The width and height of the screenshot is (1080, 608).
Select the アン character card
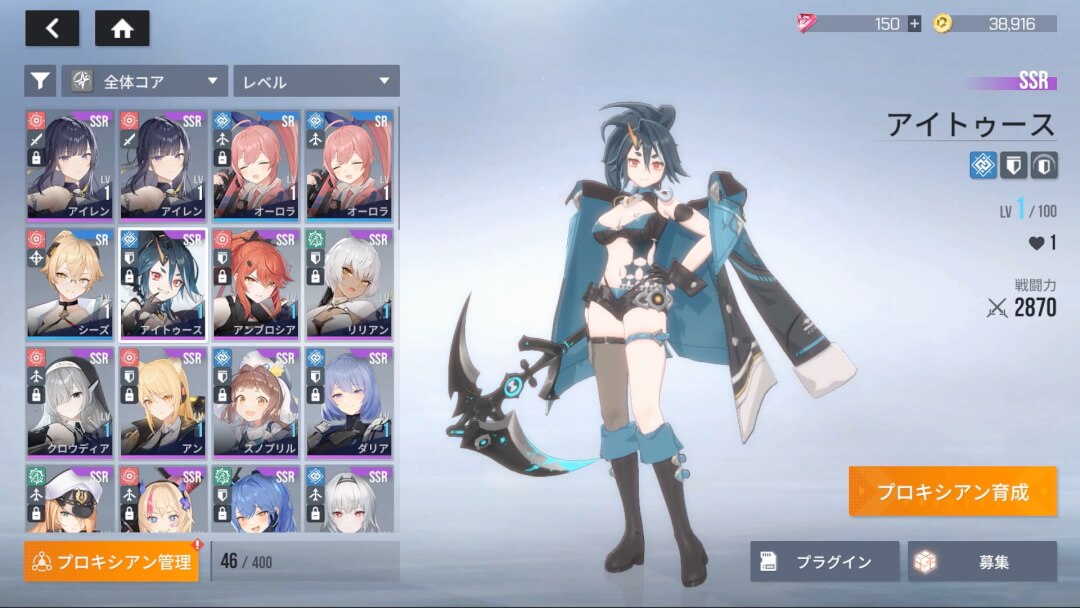coord(163,402)
